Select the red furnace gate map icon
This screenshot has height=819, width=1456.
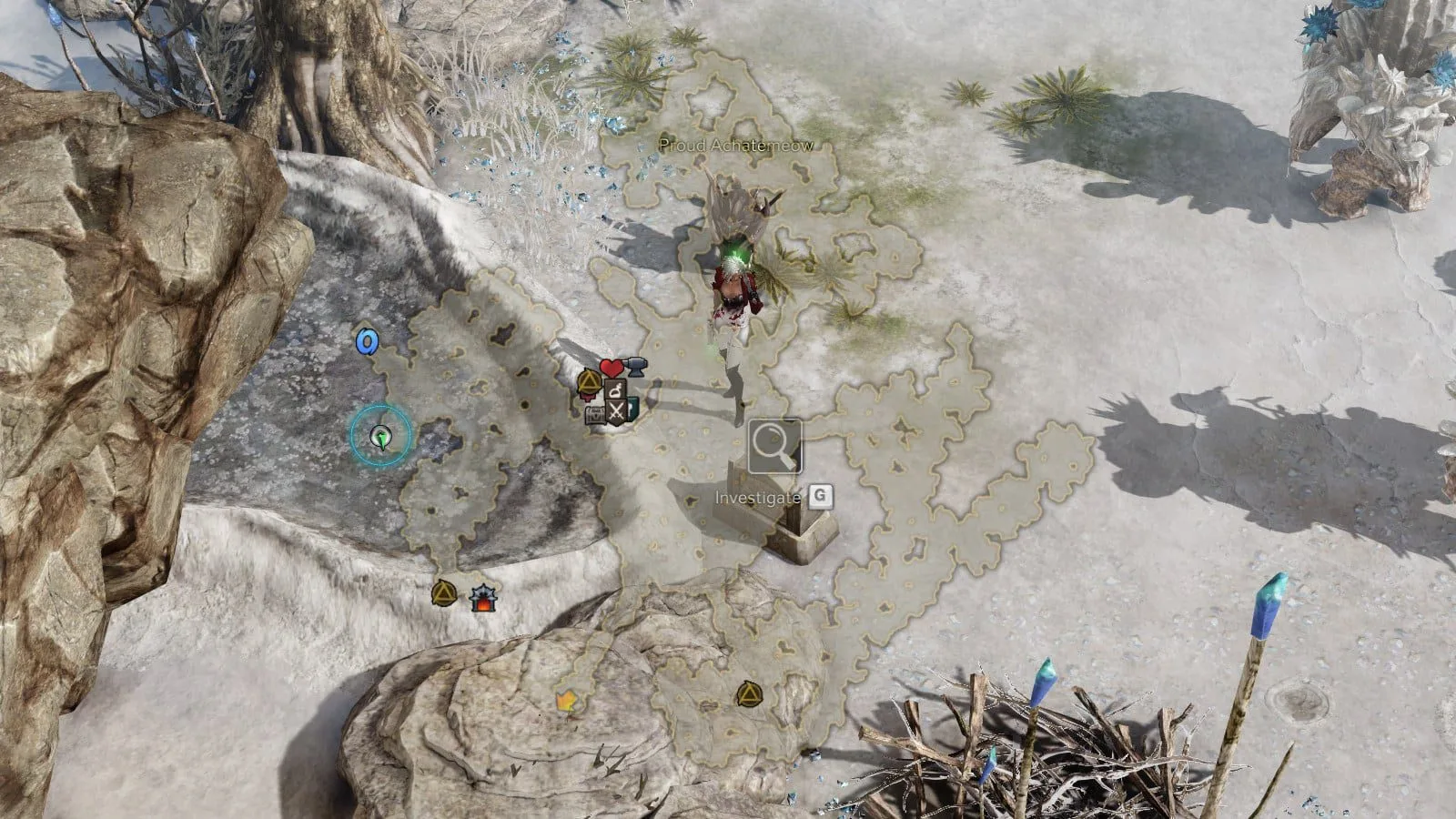[x=481, y=597]
